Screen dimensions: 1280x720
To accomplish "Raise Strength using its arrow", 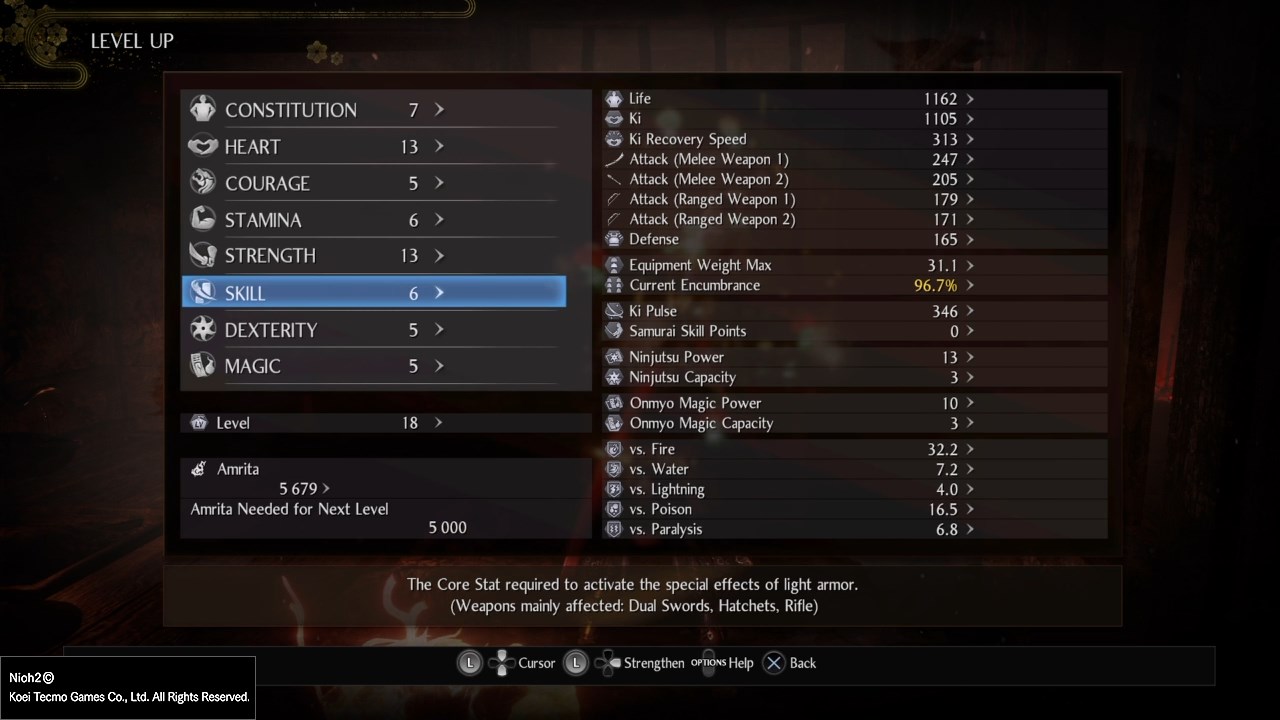I will click(x=439, y=256).
